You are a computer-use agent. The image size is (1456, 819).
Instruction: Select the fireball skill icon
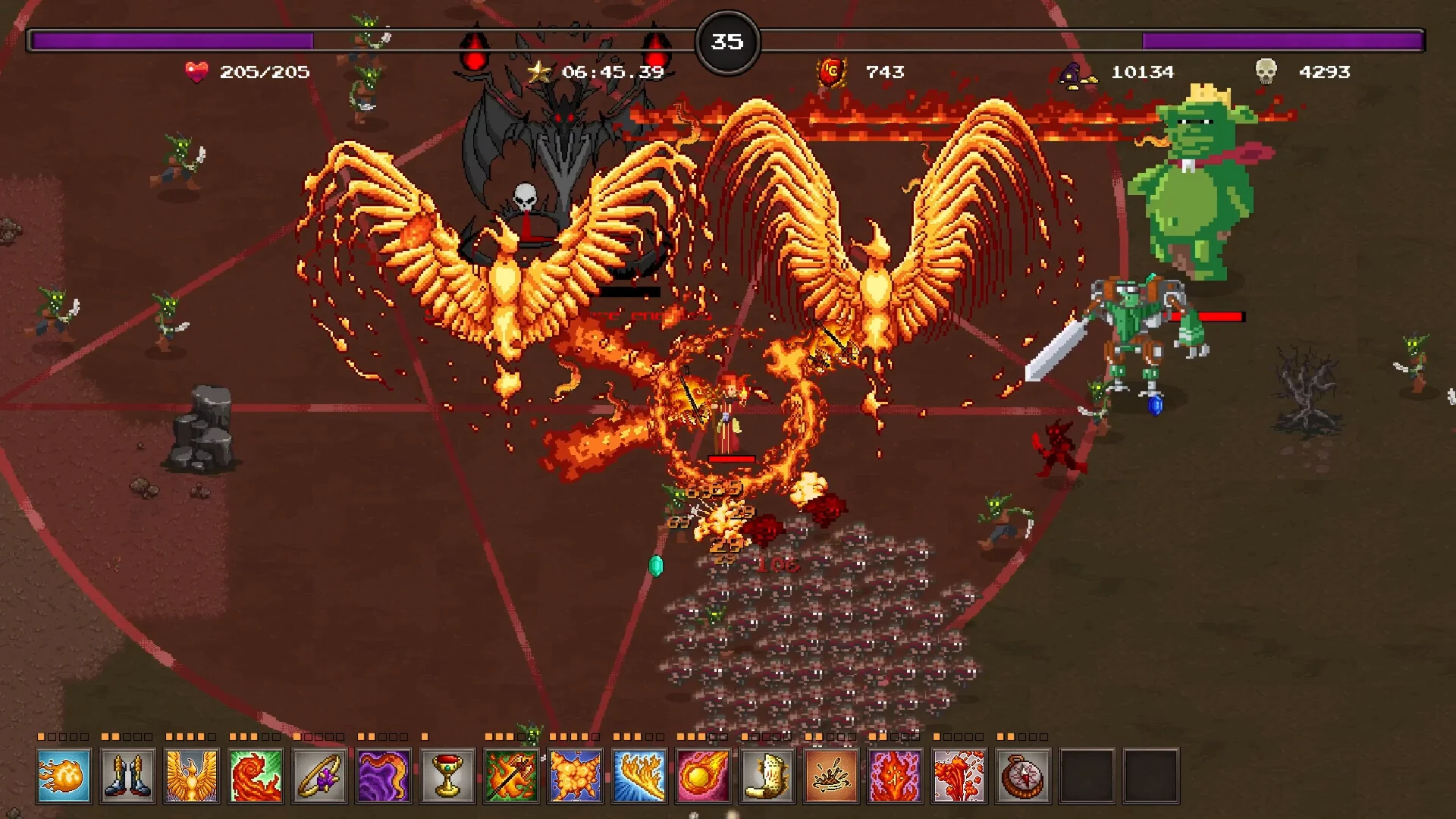(64, 776)
